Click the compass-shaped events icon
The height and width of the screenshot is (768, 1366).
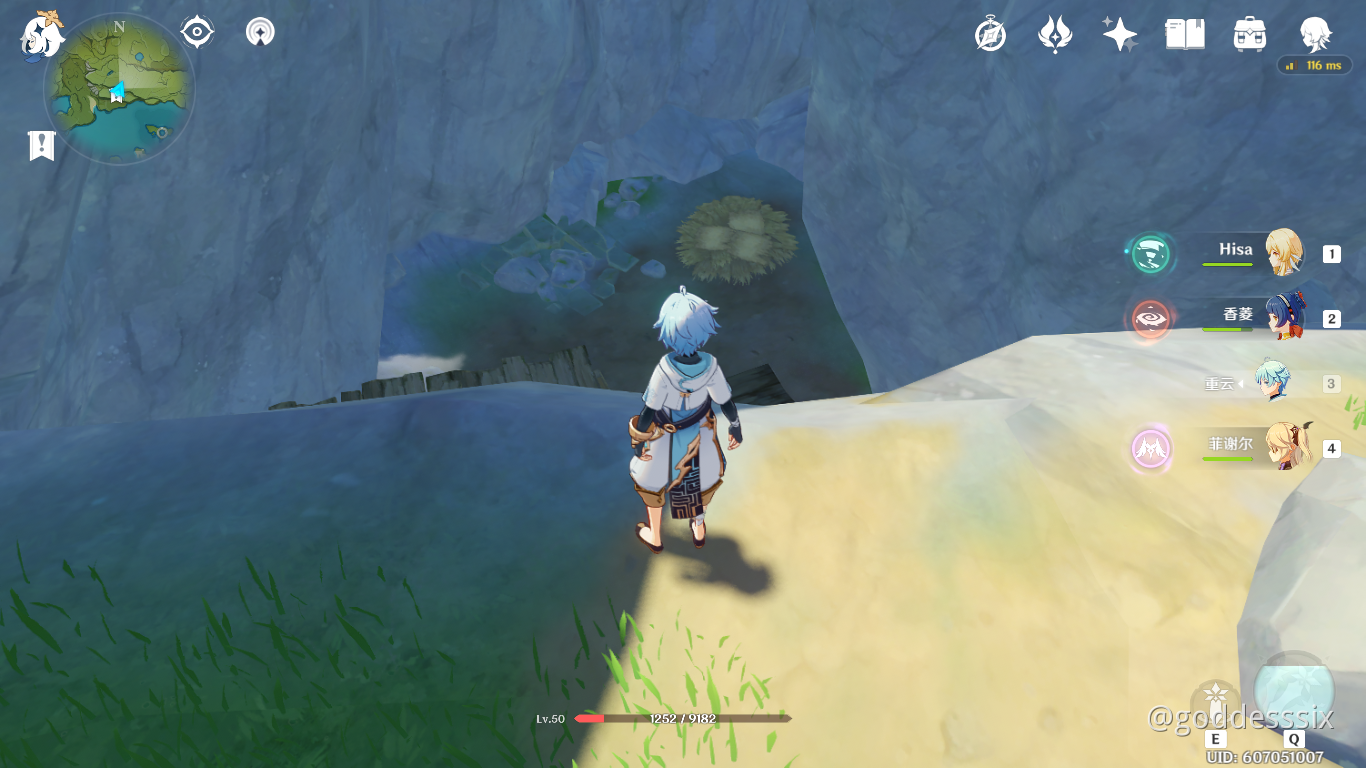point(988,33)
